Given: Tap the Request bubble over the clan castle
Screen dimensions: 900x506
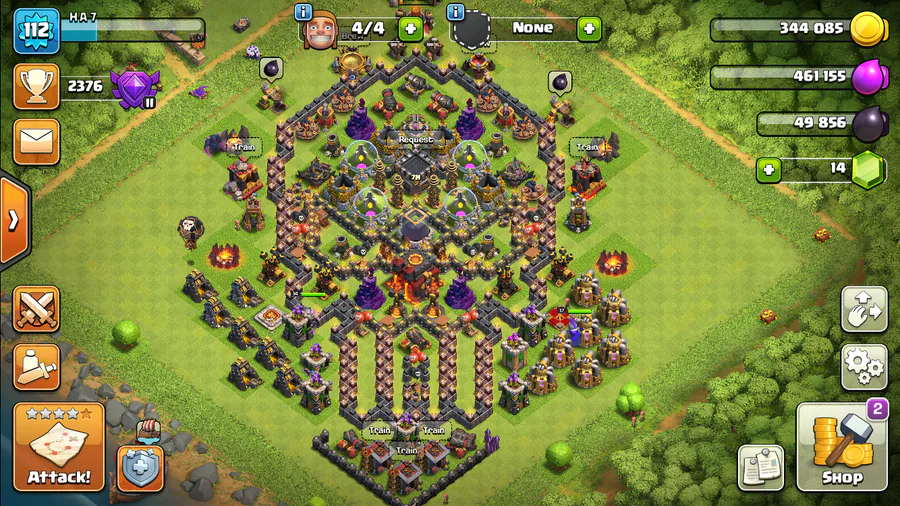Looking at the screenshot, I should 415,140.
